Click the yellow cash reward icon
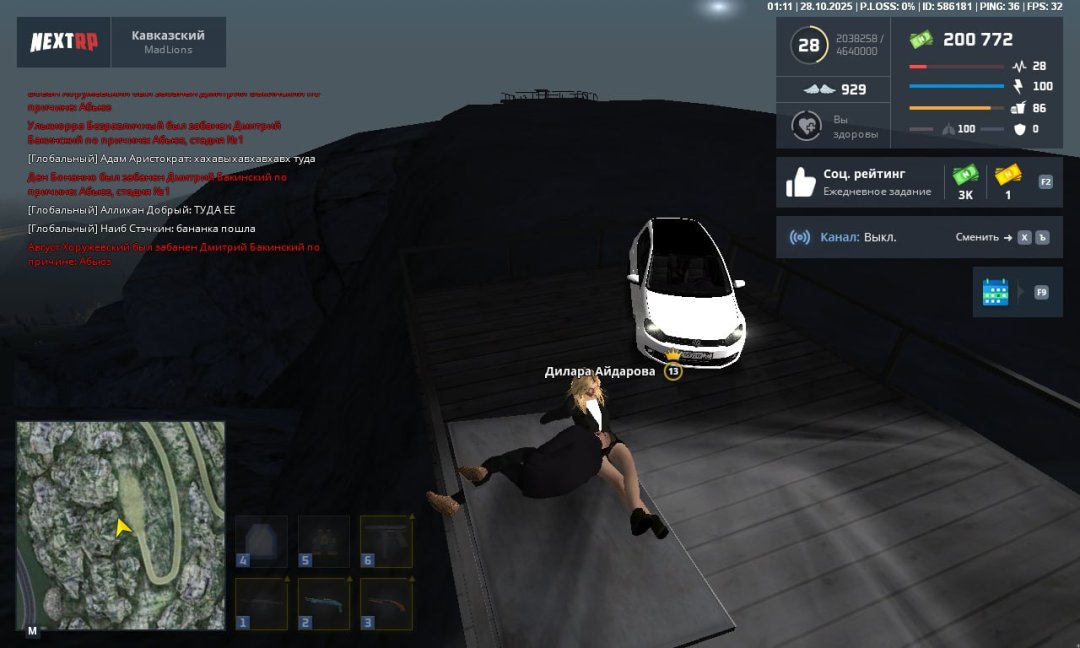 1007,177
